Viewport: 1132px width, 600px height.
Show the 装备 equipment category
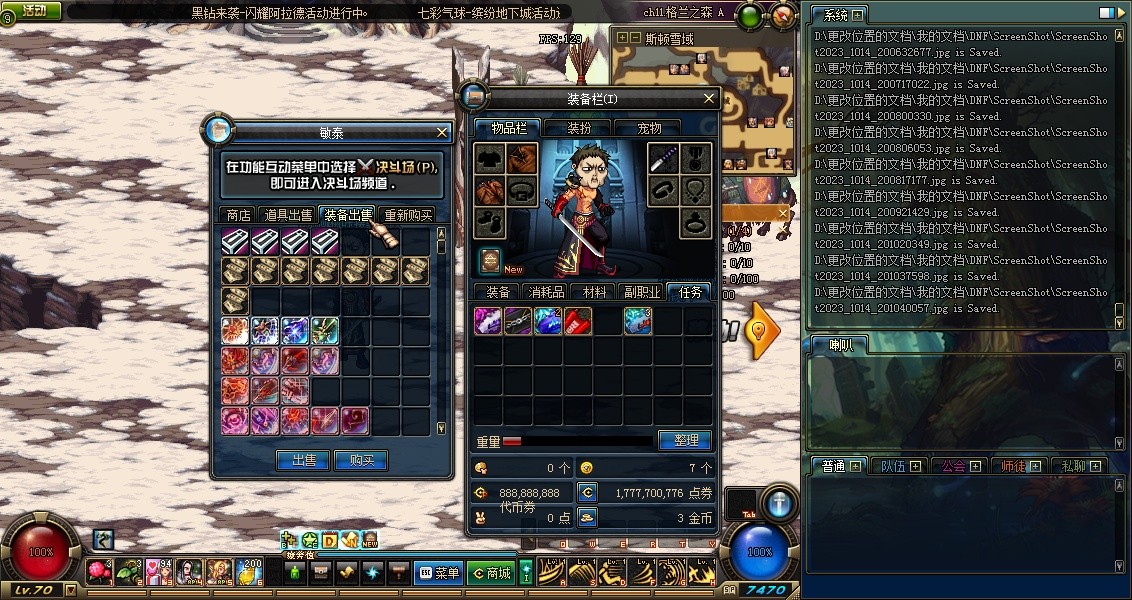coord(497,292)
